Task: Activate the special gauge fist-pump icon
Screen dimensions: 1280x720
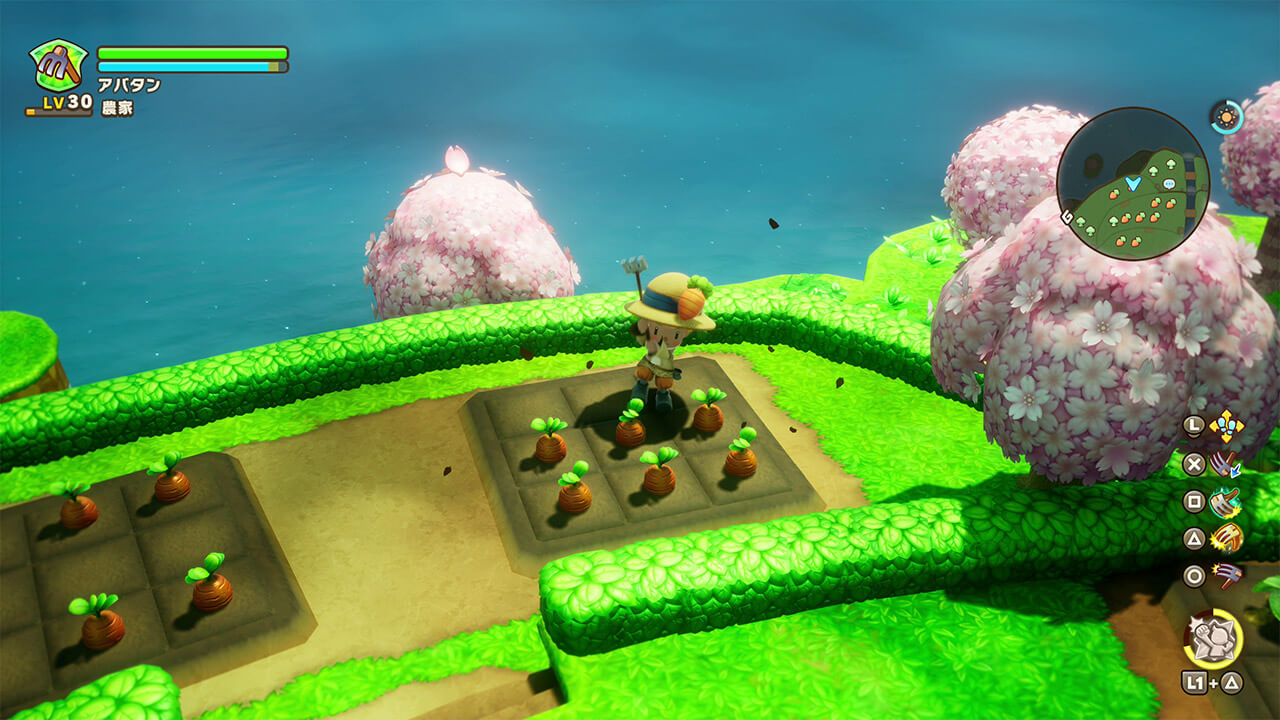Action: 1213,638
